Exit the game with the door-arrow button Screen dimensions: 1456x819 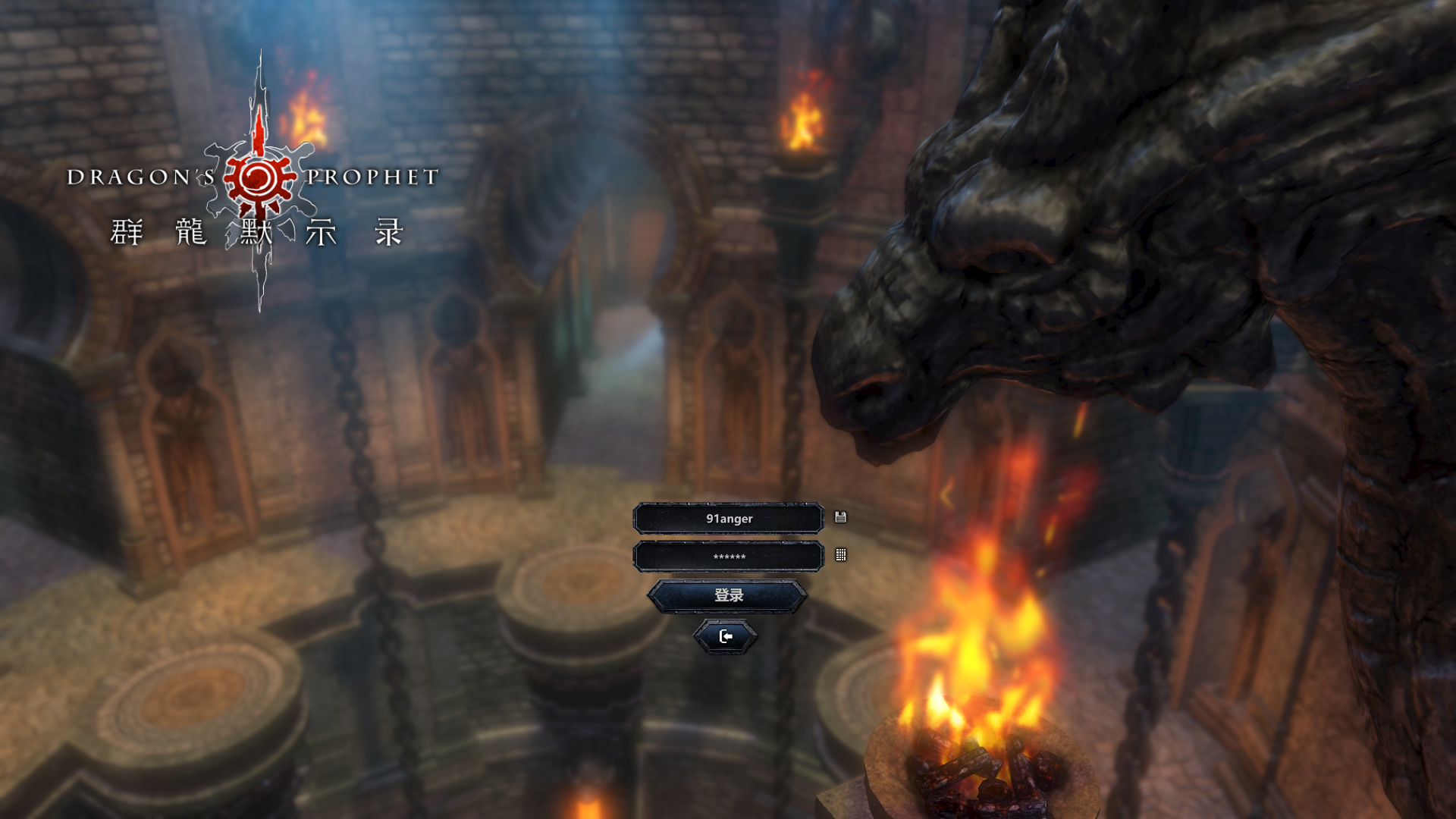tap(726, 637)
